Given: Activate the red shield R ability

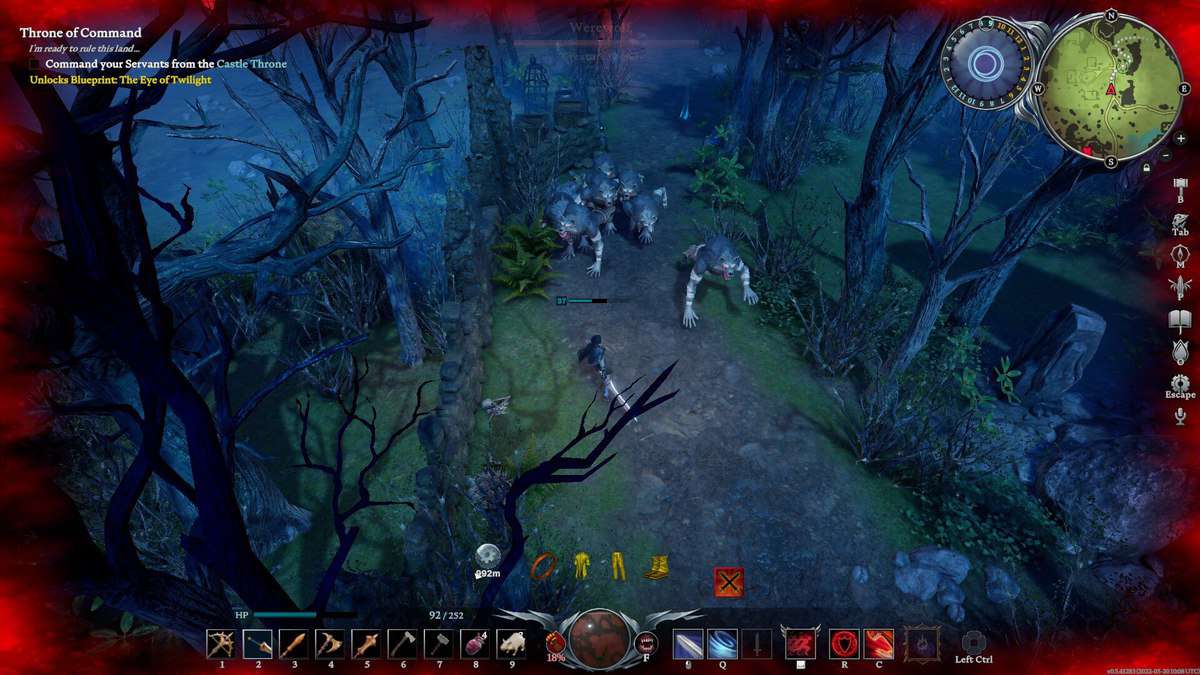Looking at the screenshot, I should [x=844, y=643].
